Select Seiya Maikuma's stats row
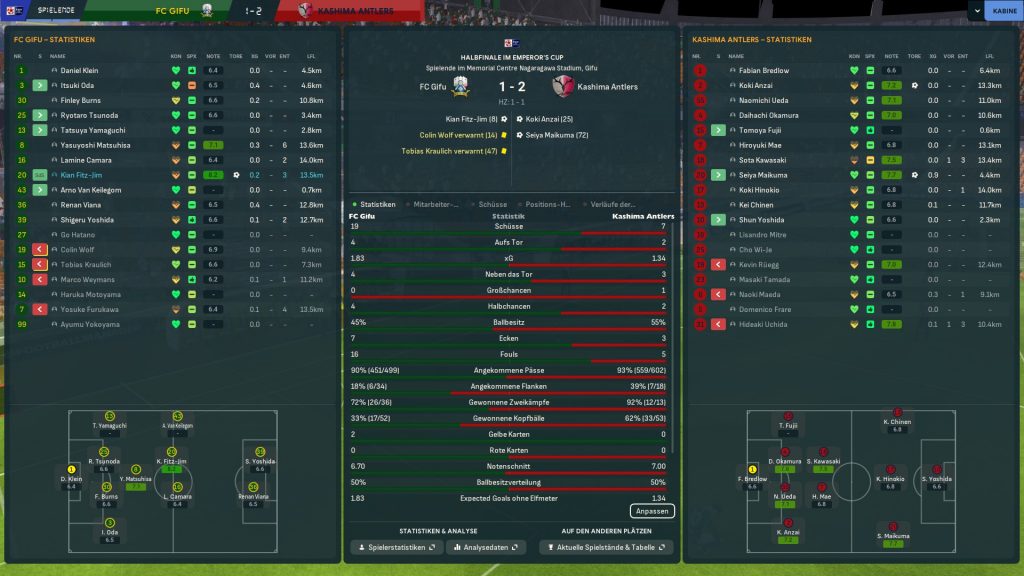1024x576 pixels. click(x=763, y=175)
